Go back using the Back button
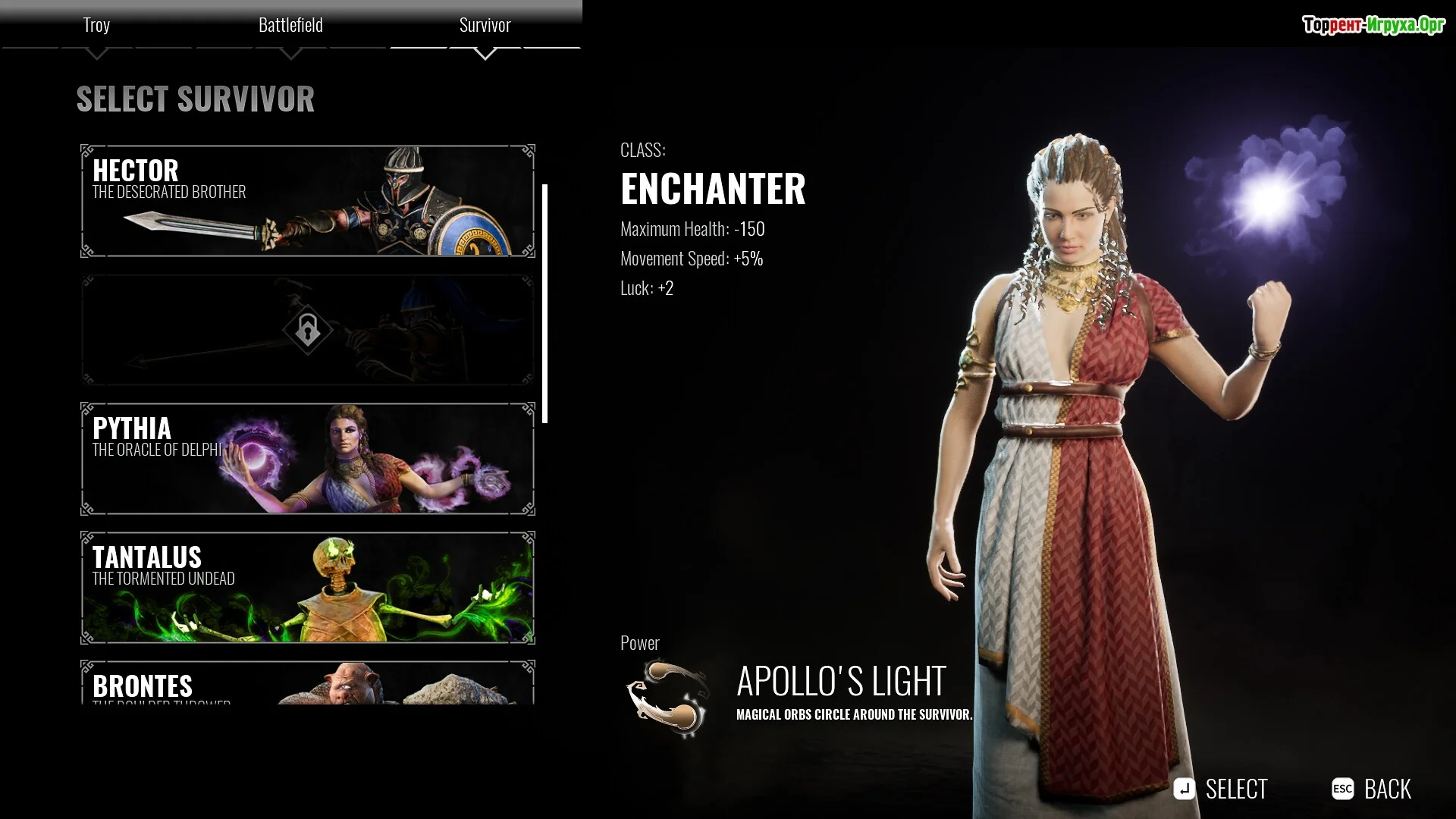The width and height of the screenshot is (1456, 819). (1372, 789)
